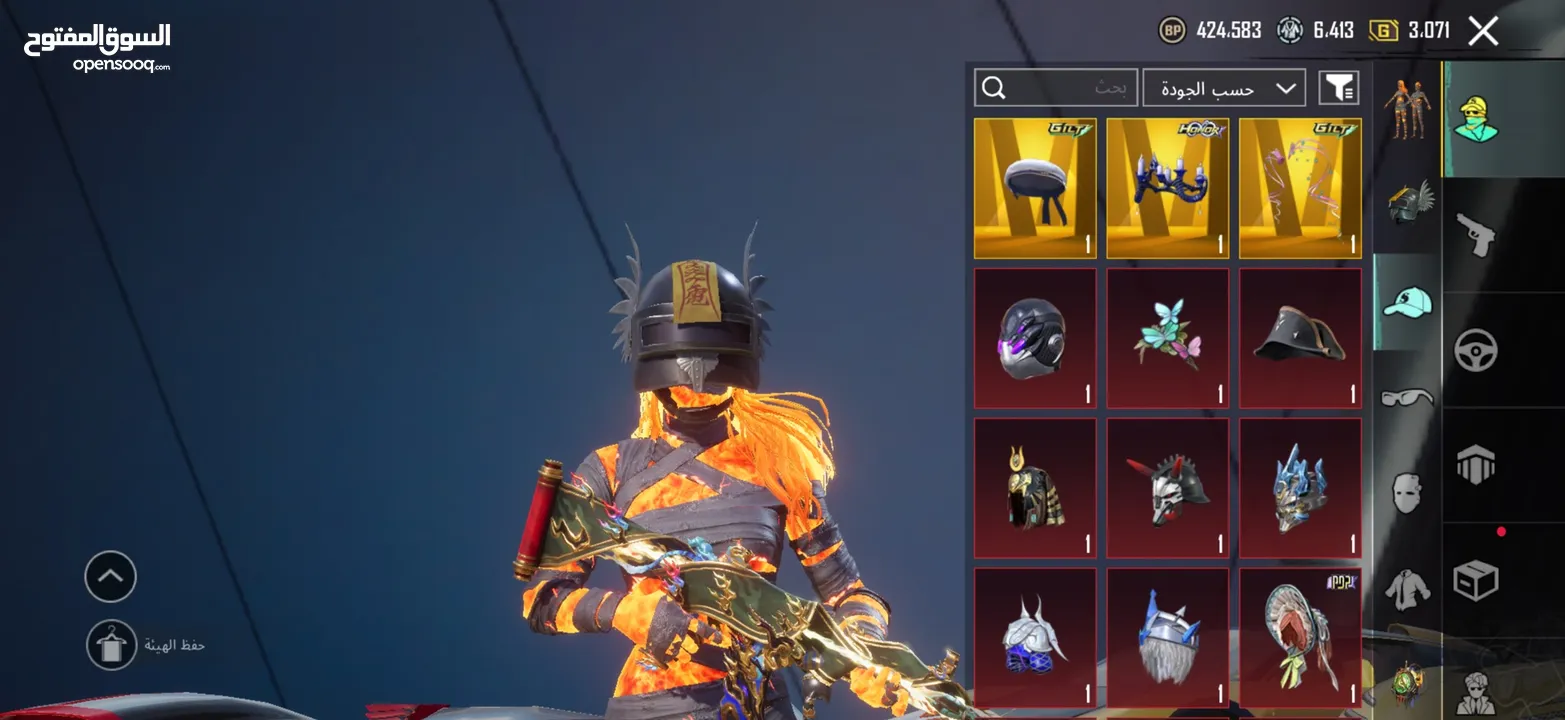Image resolution: width=1565 pixels, height=720 pixels.
Task: Choose the golden samurai helmet item
Action: [x=1035, y=488]
